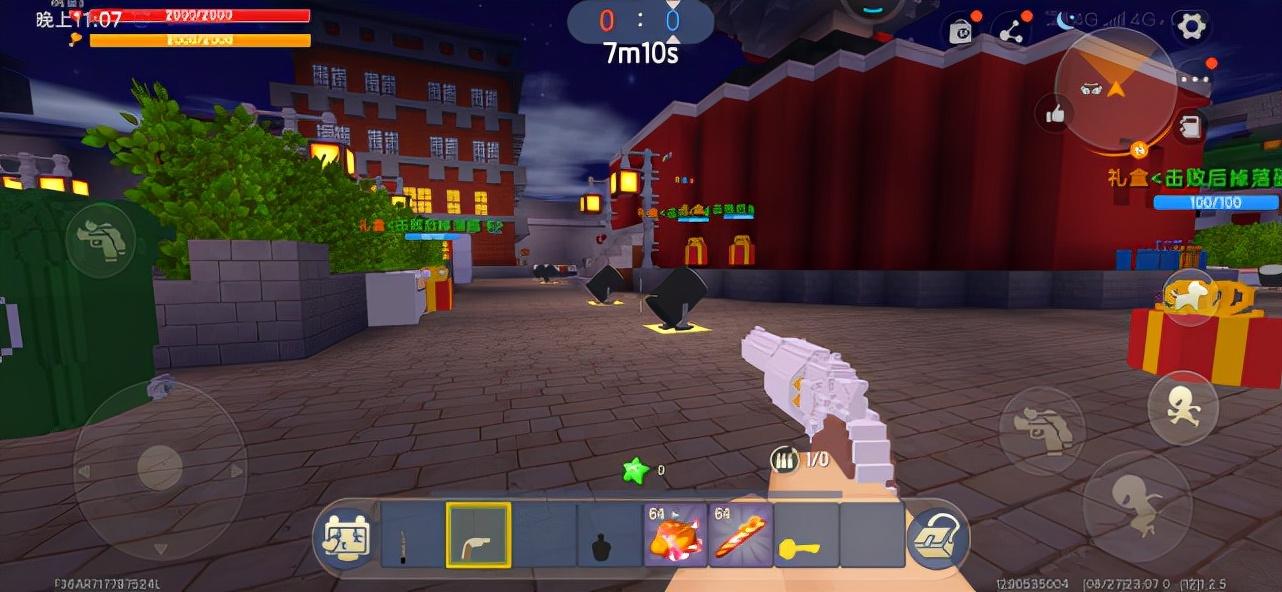Viewport: 1282px width, 592px height.
Task: Tap the share icon
Action: (x=1012, y=31)
